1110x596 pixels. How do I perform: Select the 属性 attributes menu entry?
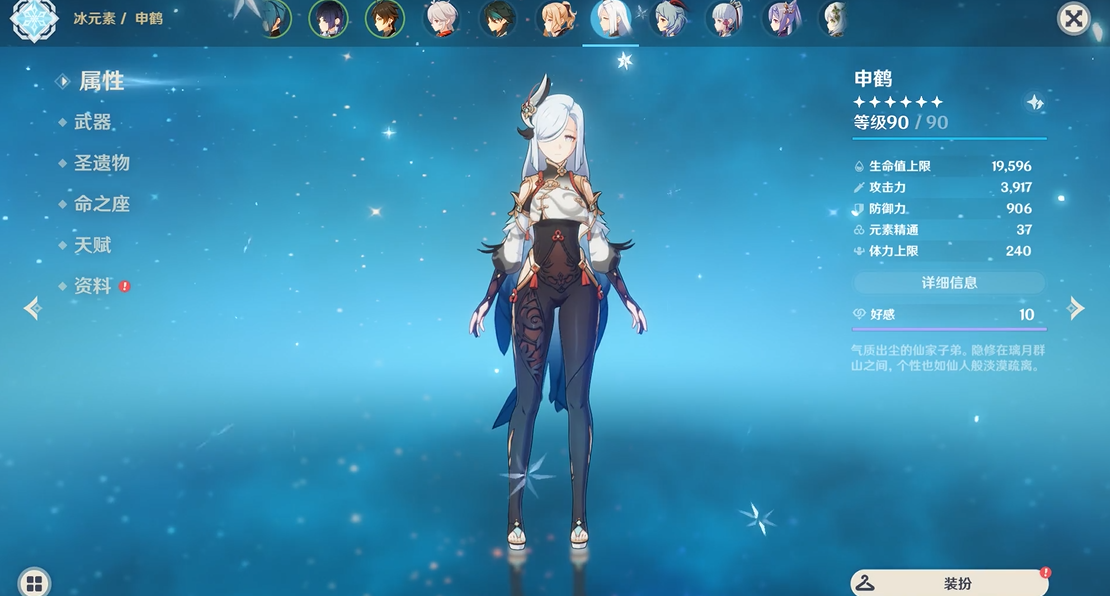101,81
